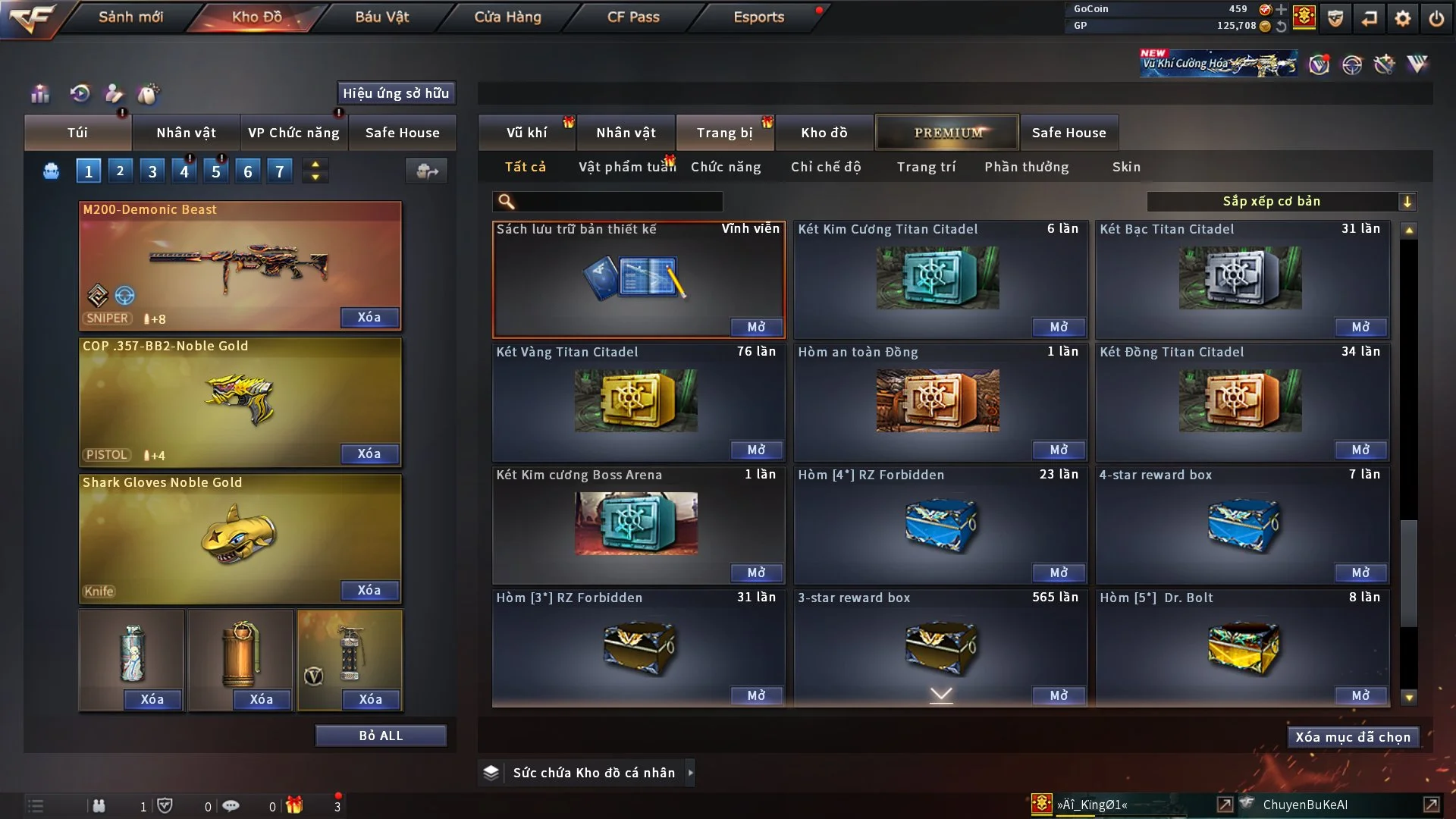This screenshot has width=1456, height=819.
Task: Focus the inventory search field
Action: [618, 202]
